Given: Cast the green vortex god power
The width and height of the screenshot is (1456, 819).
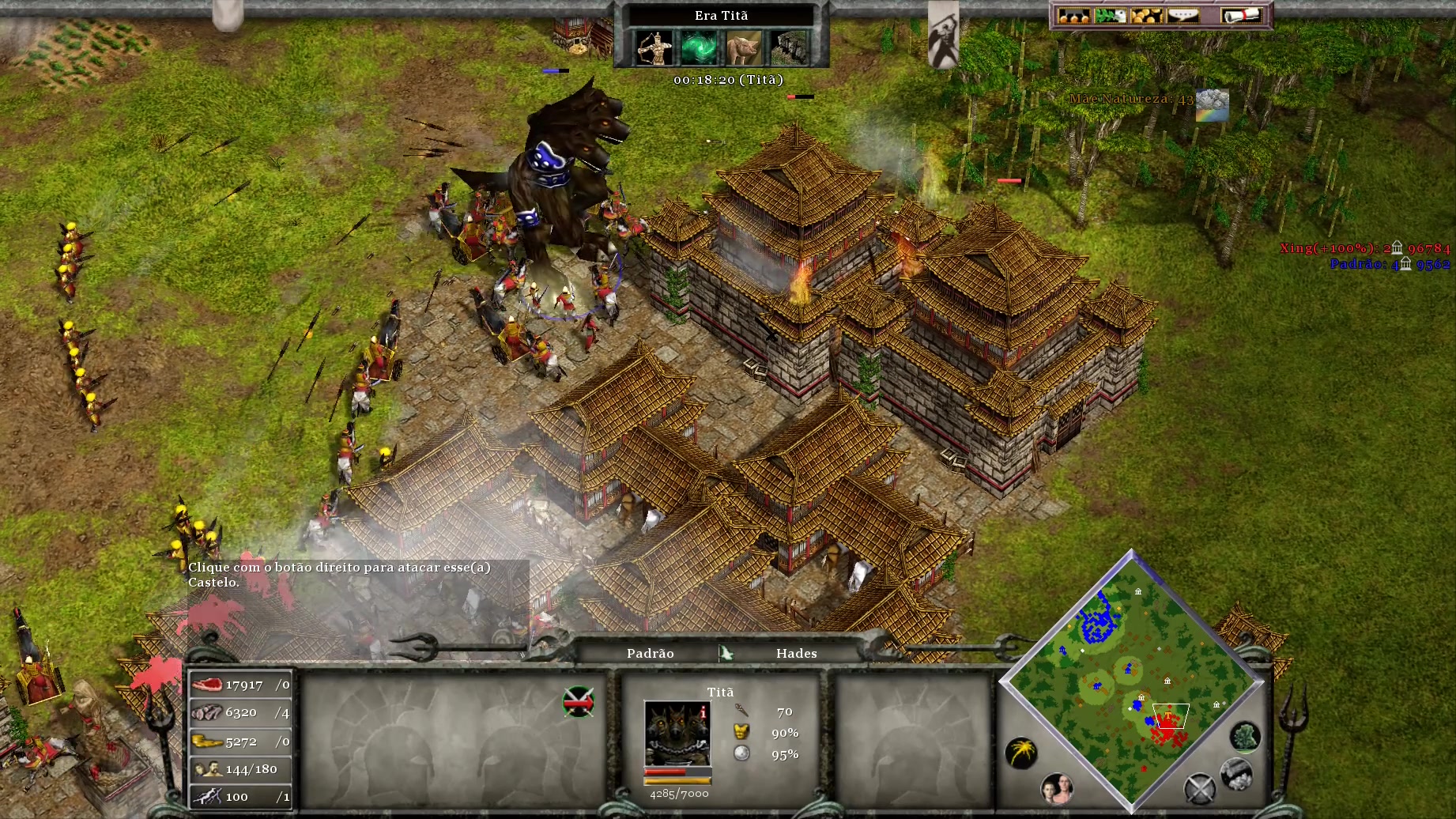Looking at the screenshot, I should (699, 47).
